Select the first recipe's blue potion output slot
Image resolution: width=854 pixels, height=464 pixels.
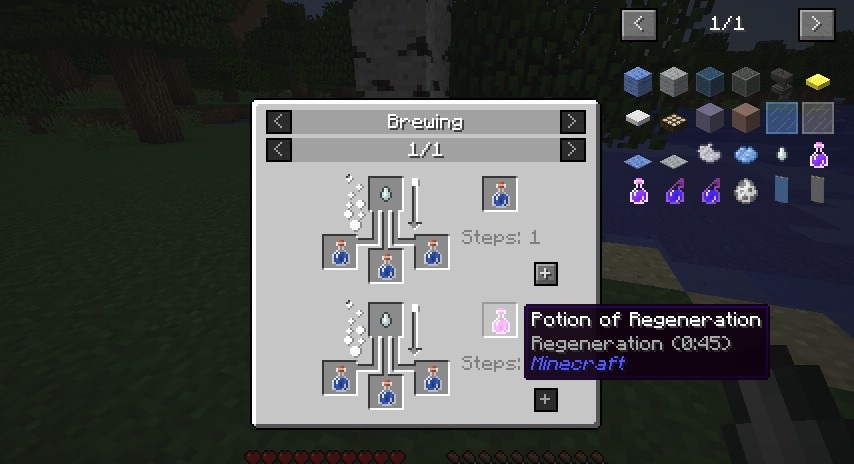pos(500,194)
